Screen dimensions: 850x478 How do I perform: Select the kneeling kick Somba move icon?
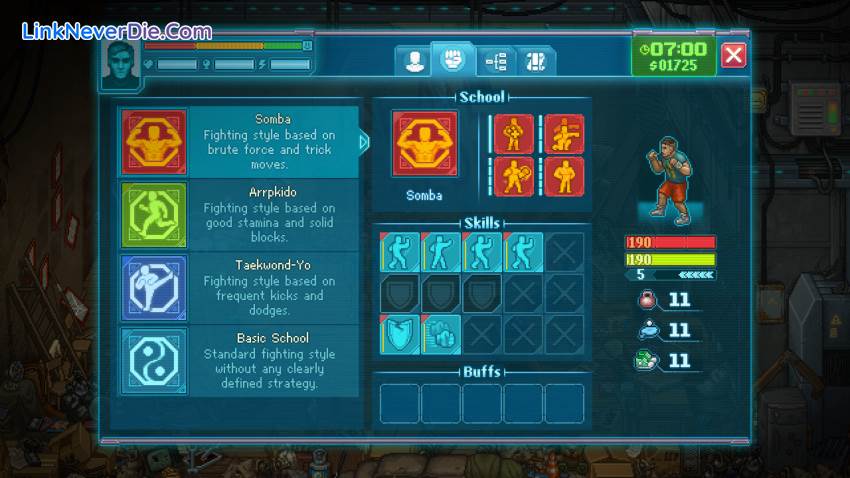(564, 134)
